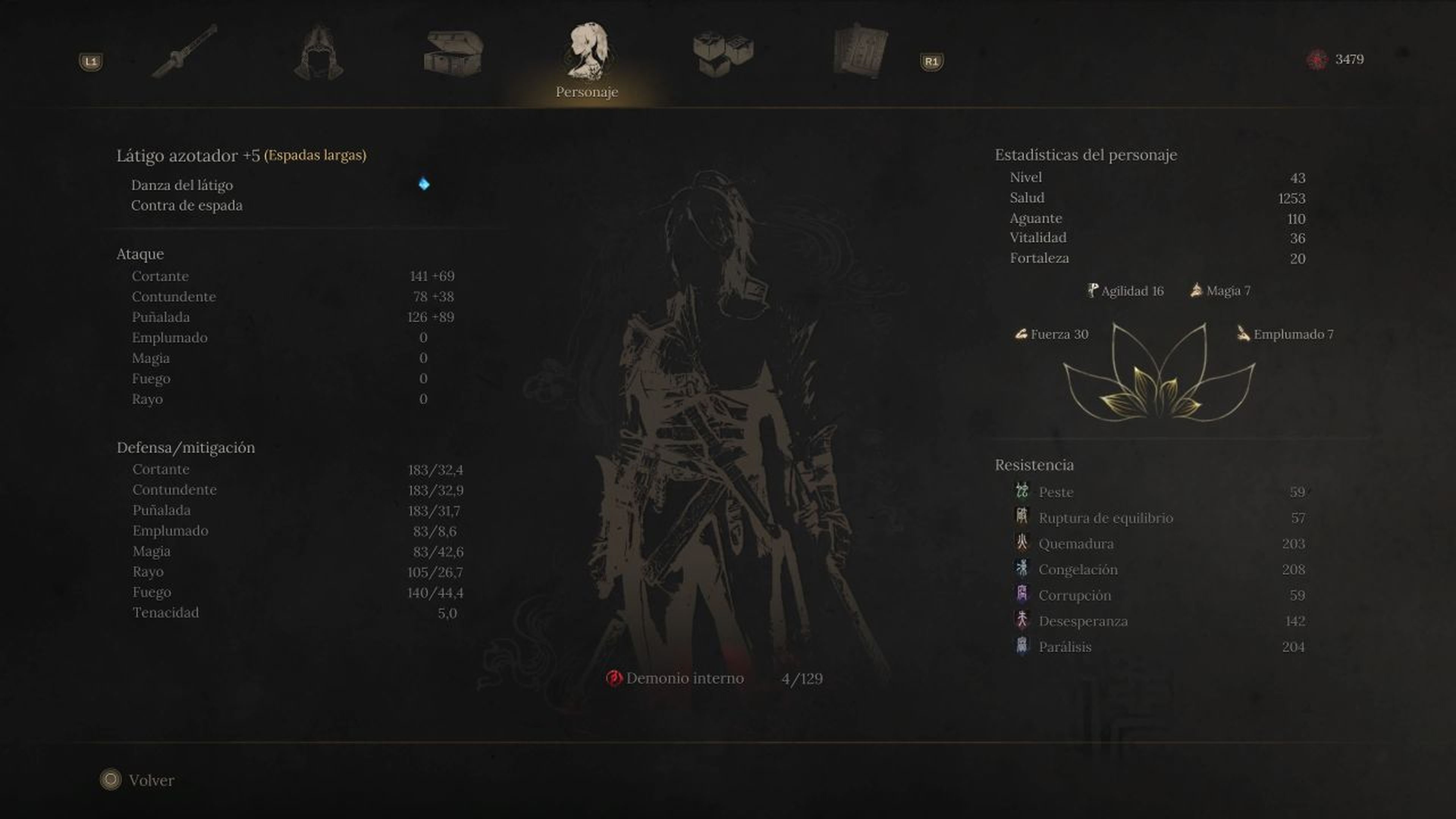Choose the Emplumado 7 attribute

pos(1285,334)
